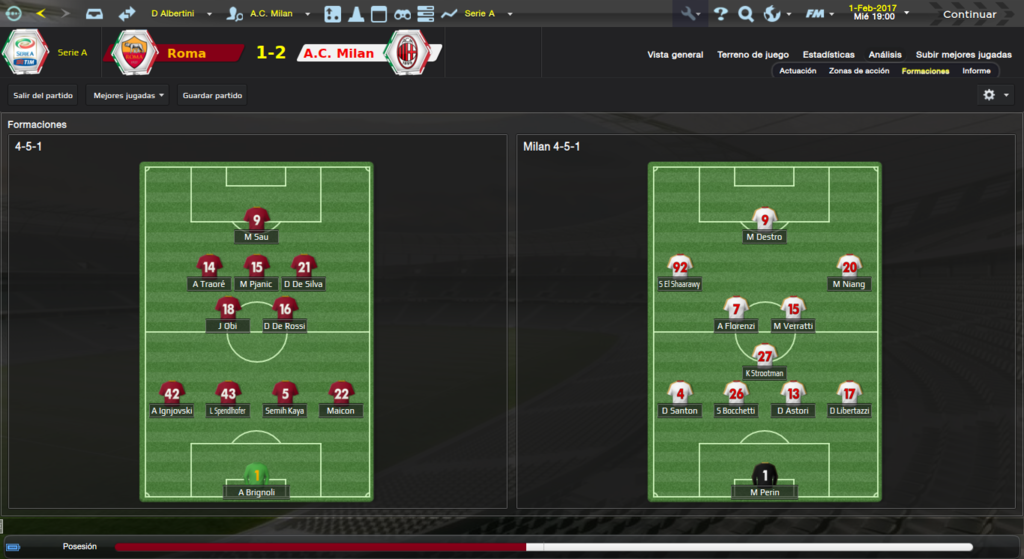Open the A.C. Milan club menu

pyautogui.click(x=270, y=14)
